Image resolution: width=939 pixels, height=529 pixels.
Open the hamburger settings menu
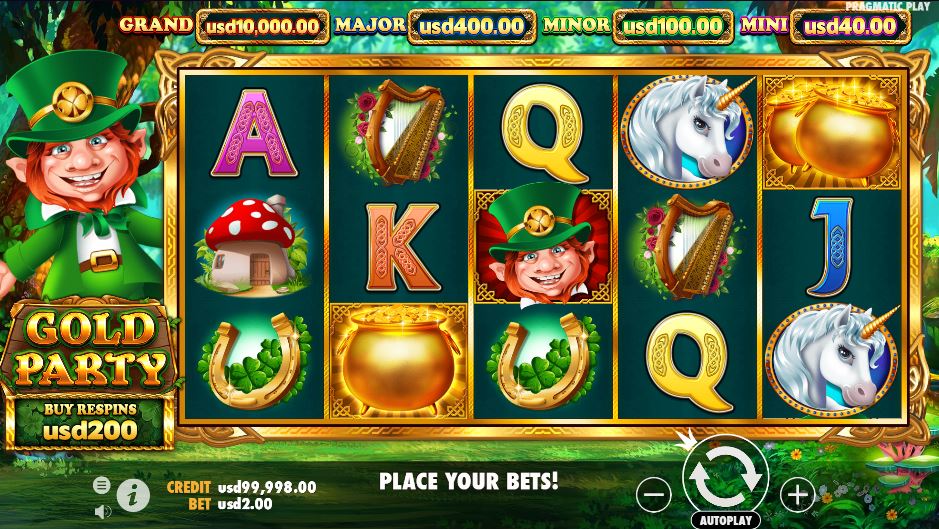101,485
